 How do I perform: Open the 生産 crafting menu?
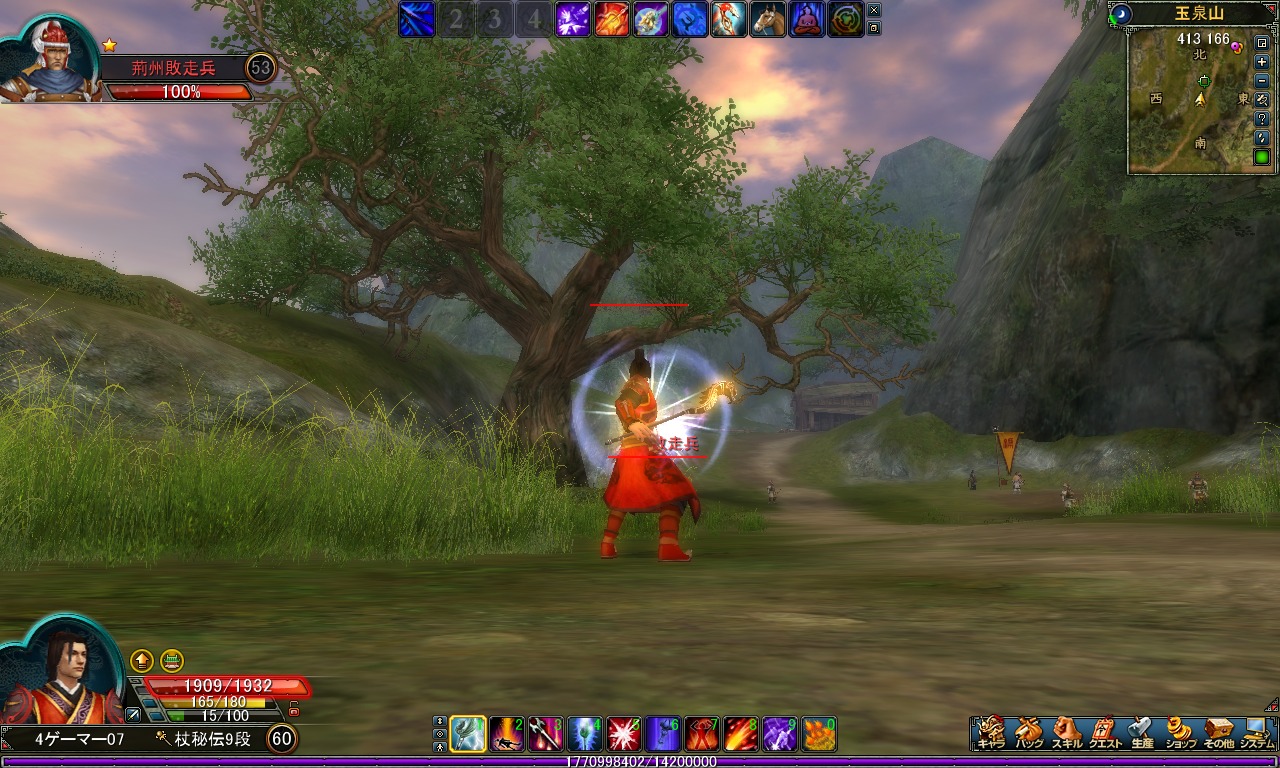coord(1142,732)
